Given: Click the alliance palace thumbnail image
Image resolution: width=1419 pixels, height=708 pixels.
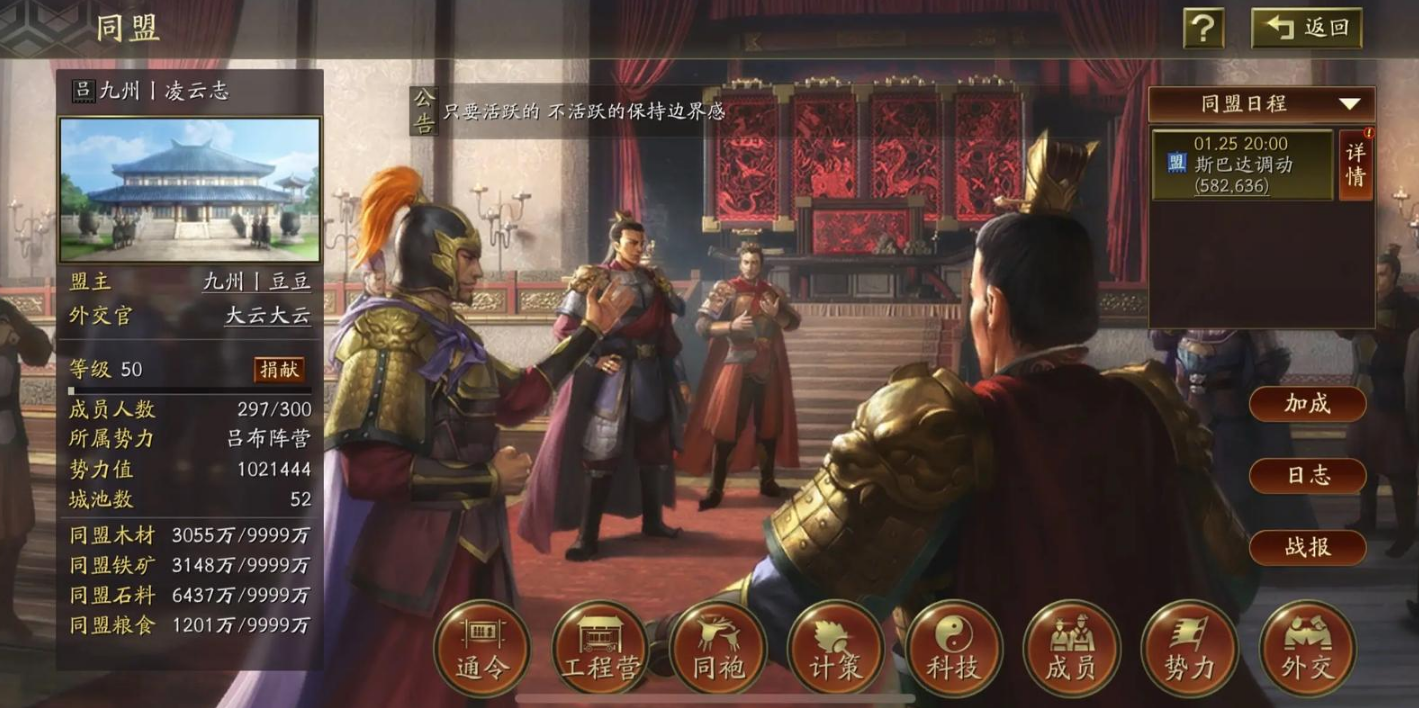Looking at the screenshot, I should coord(190,190).
